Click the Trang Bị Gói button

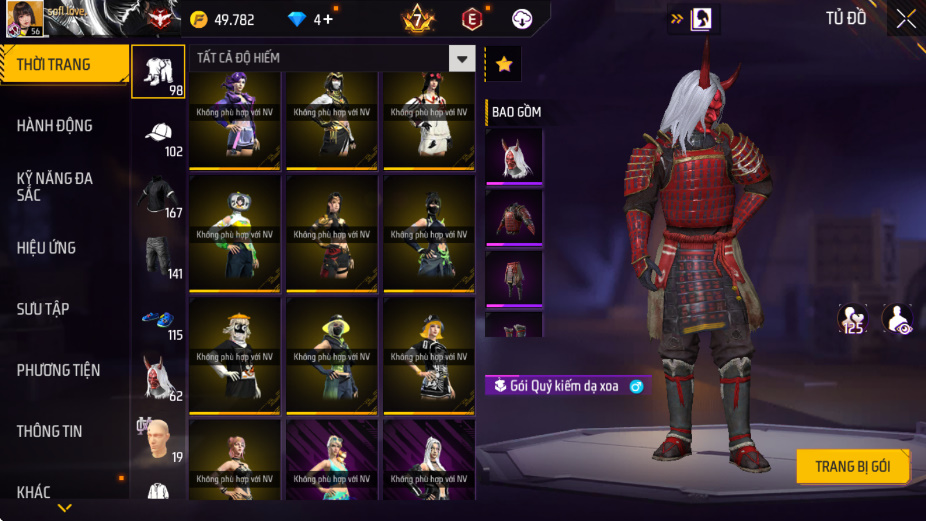(852, 467)
